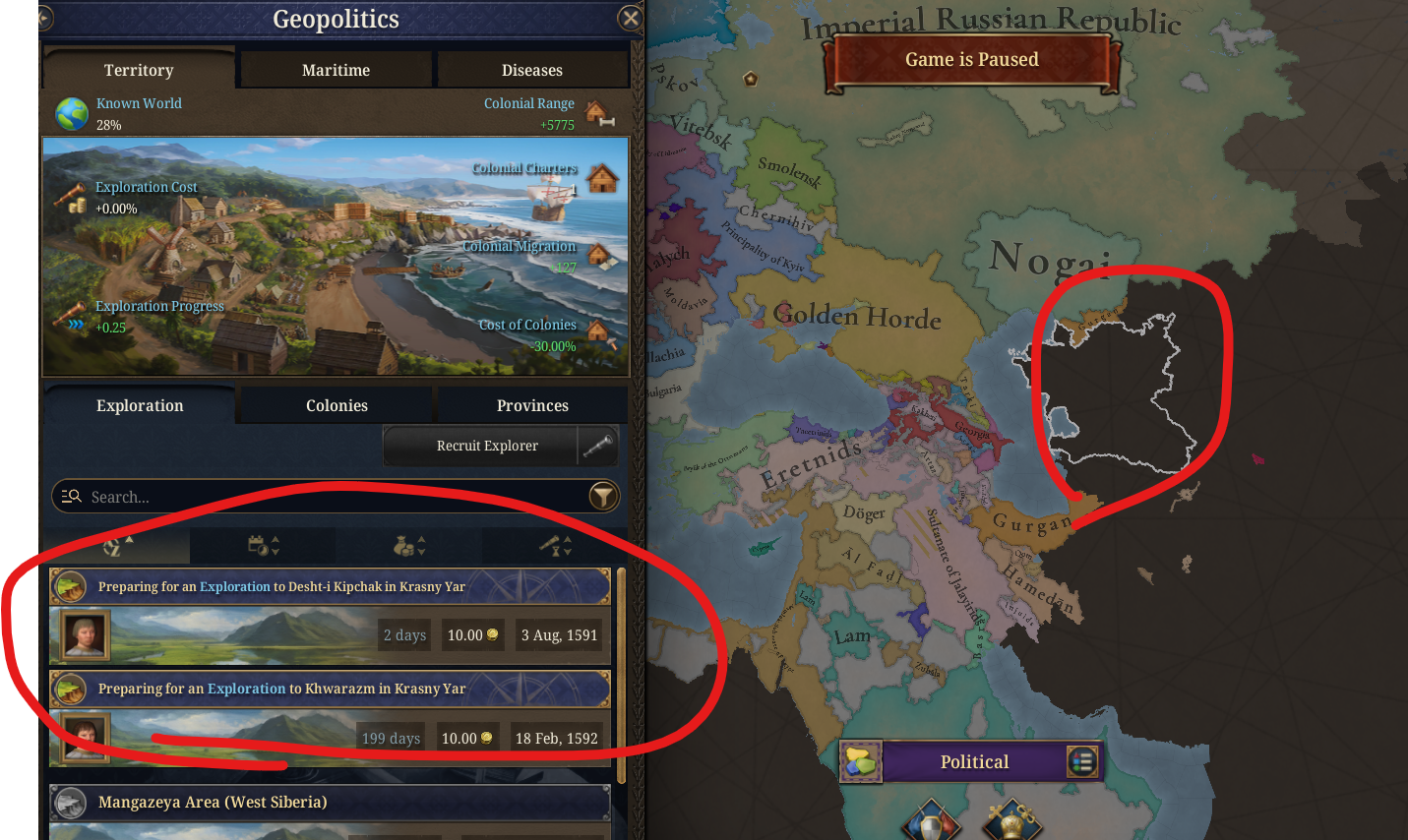The image size is (1408, 840).
Task: Open the map mode legend icon beside Political
Action: tap(1082, 761)
